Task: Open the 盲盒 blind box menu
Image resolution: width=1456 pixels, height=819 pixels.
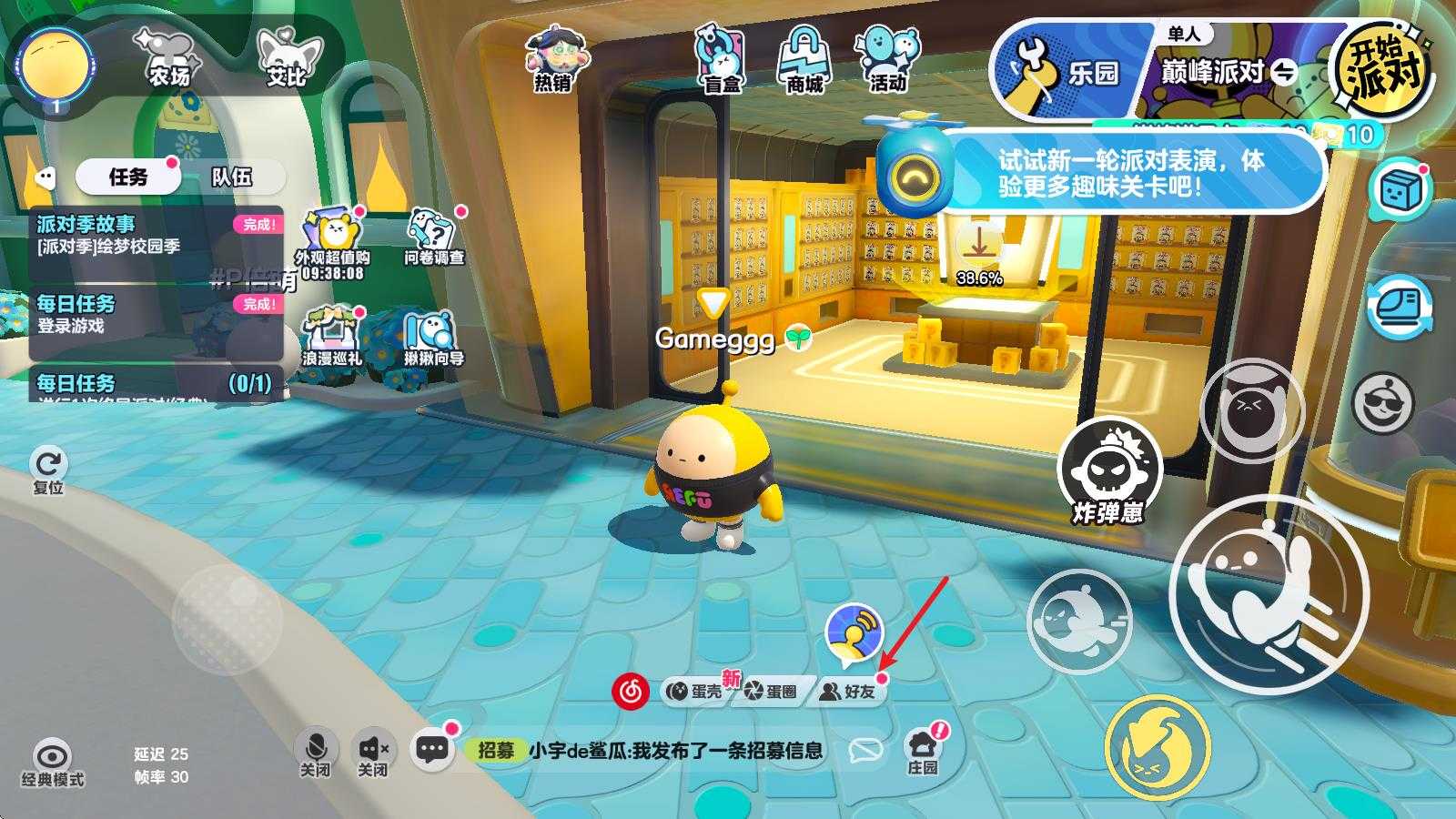Action: pos(722,59)
